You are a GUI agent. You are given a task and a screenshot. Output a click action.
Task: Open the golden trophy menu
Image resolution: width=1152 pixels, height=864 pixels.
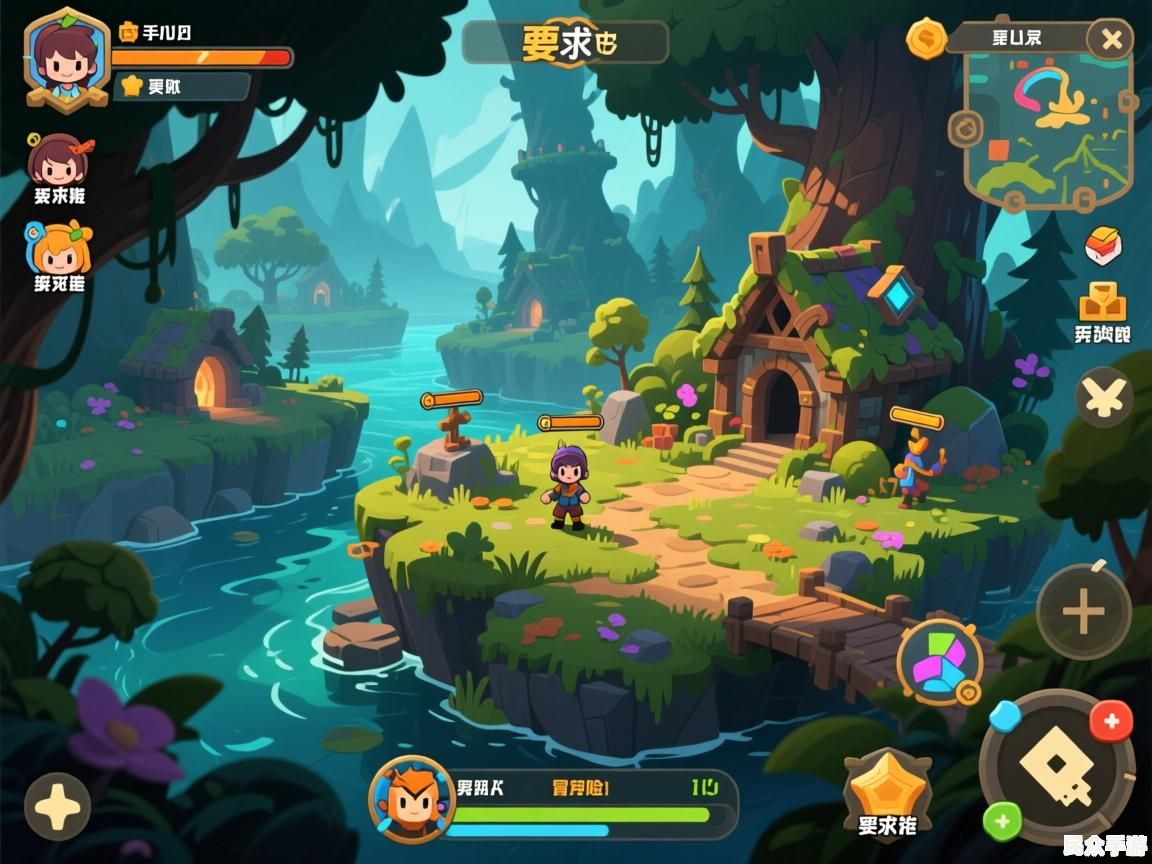tap(1102, 300)
